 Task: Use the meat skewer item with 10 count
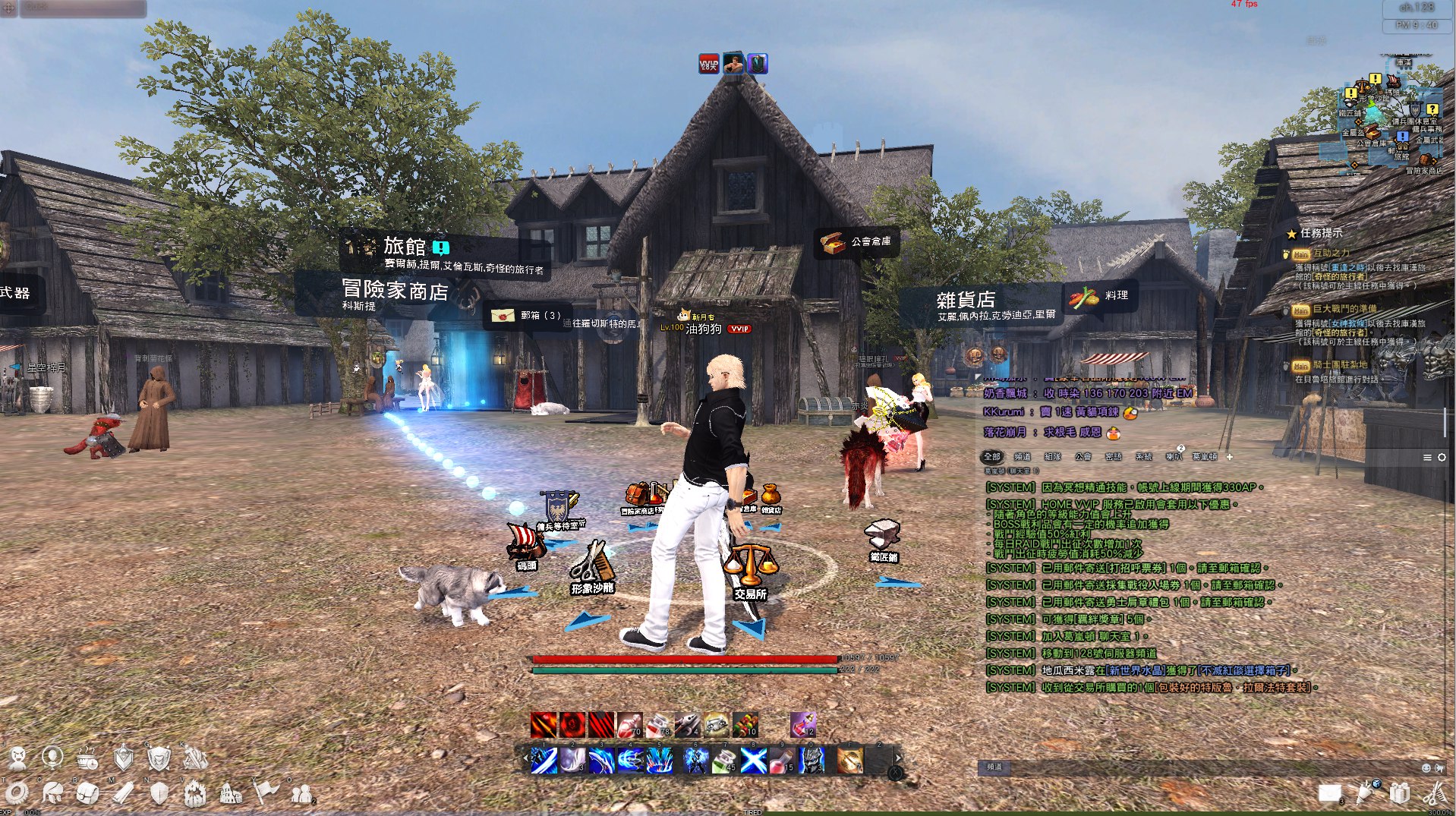pos(745,725)
